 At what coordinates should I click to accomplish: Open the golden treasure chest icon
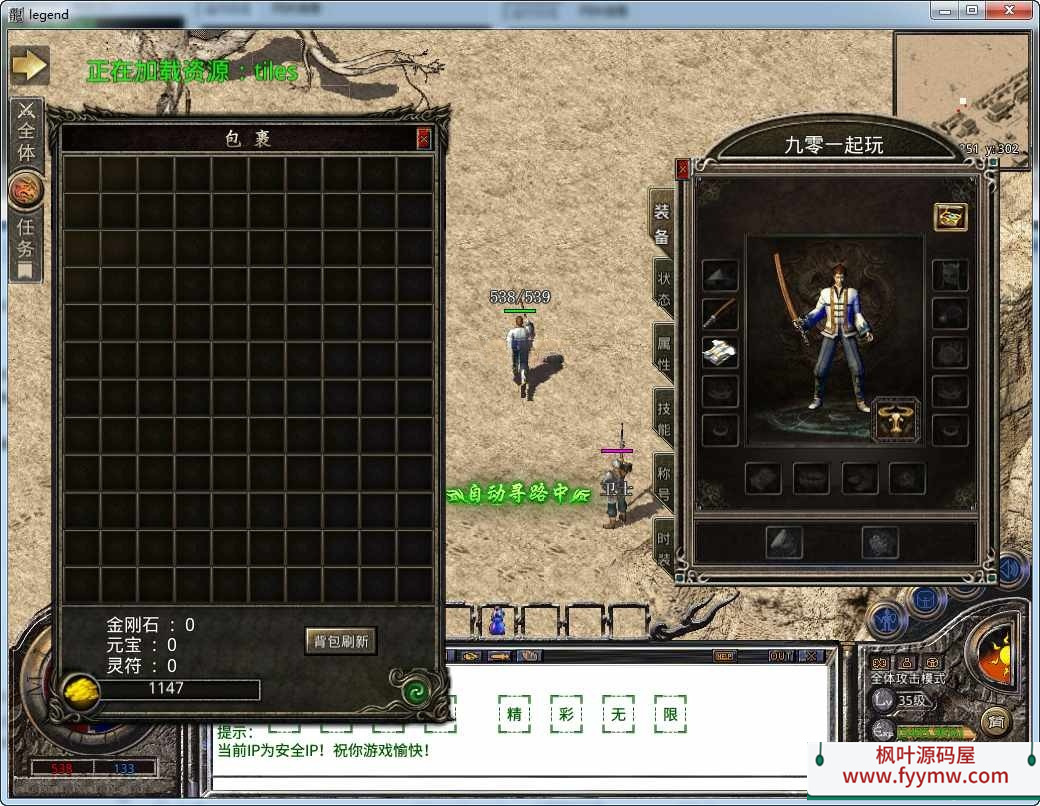pos(950,216)
